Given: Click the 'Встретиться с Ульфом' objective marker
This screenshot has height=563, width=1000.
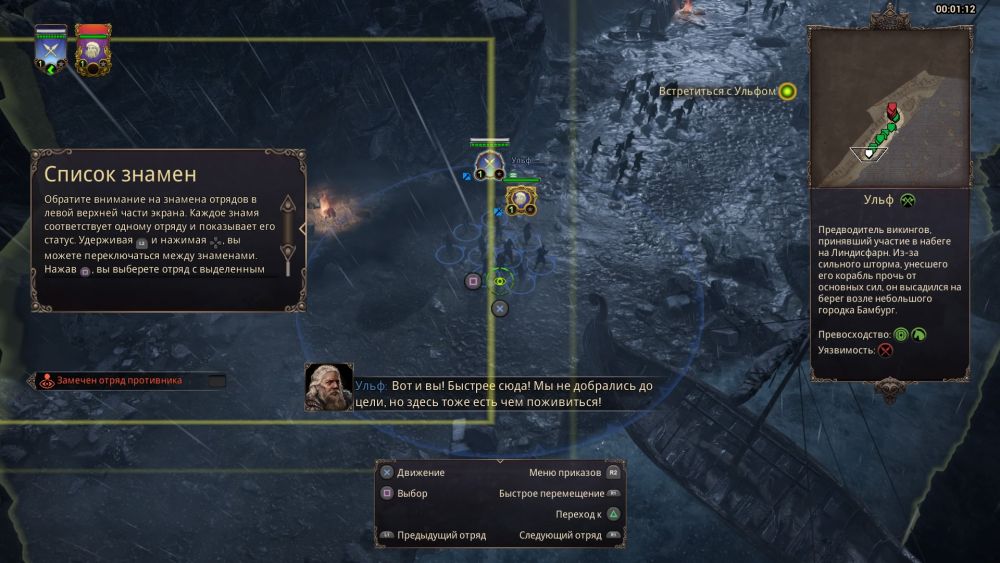Looking at the screenshot, I should pyautogui.click(x=787, y=92).
